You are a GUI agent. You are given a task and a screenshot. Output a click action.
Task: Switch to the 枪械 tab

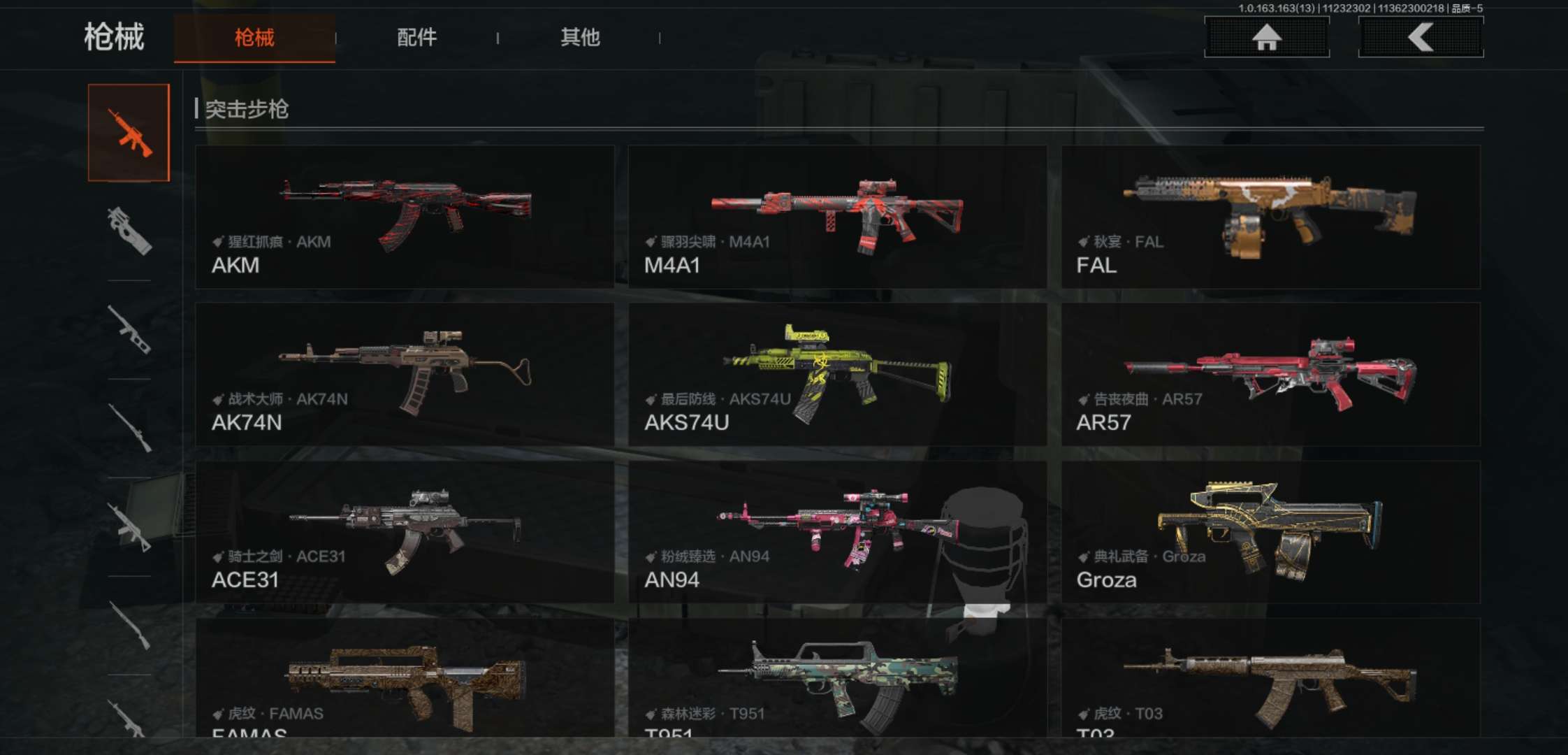click(254, 38)
